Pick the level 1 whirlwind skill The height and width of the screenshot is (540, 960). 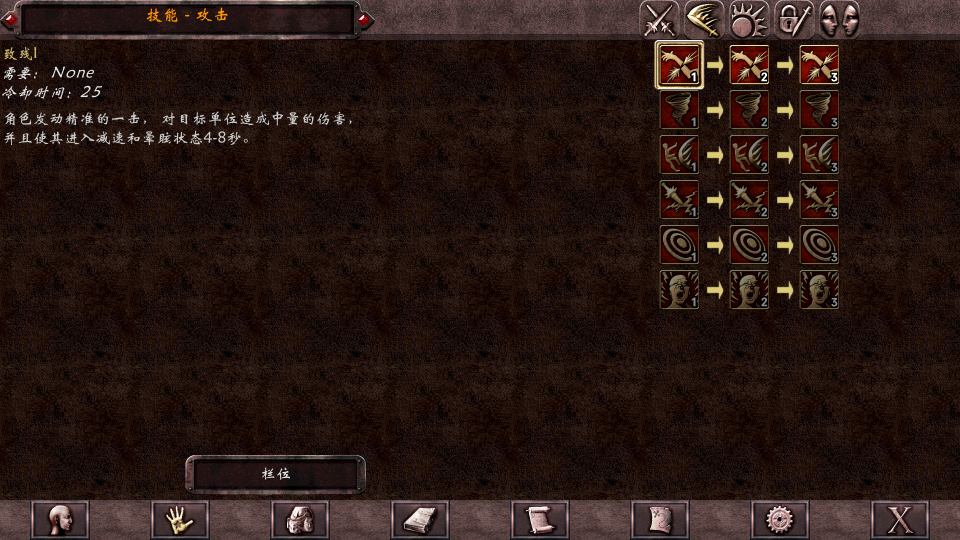(x=679, y=110)
